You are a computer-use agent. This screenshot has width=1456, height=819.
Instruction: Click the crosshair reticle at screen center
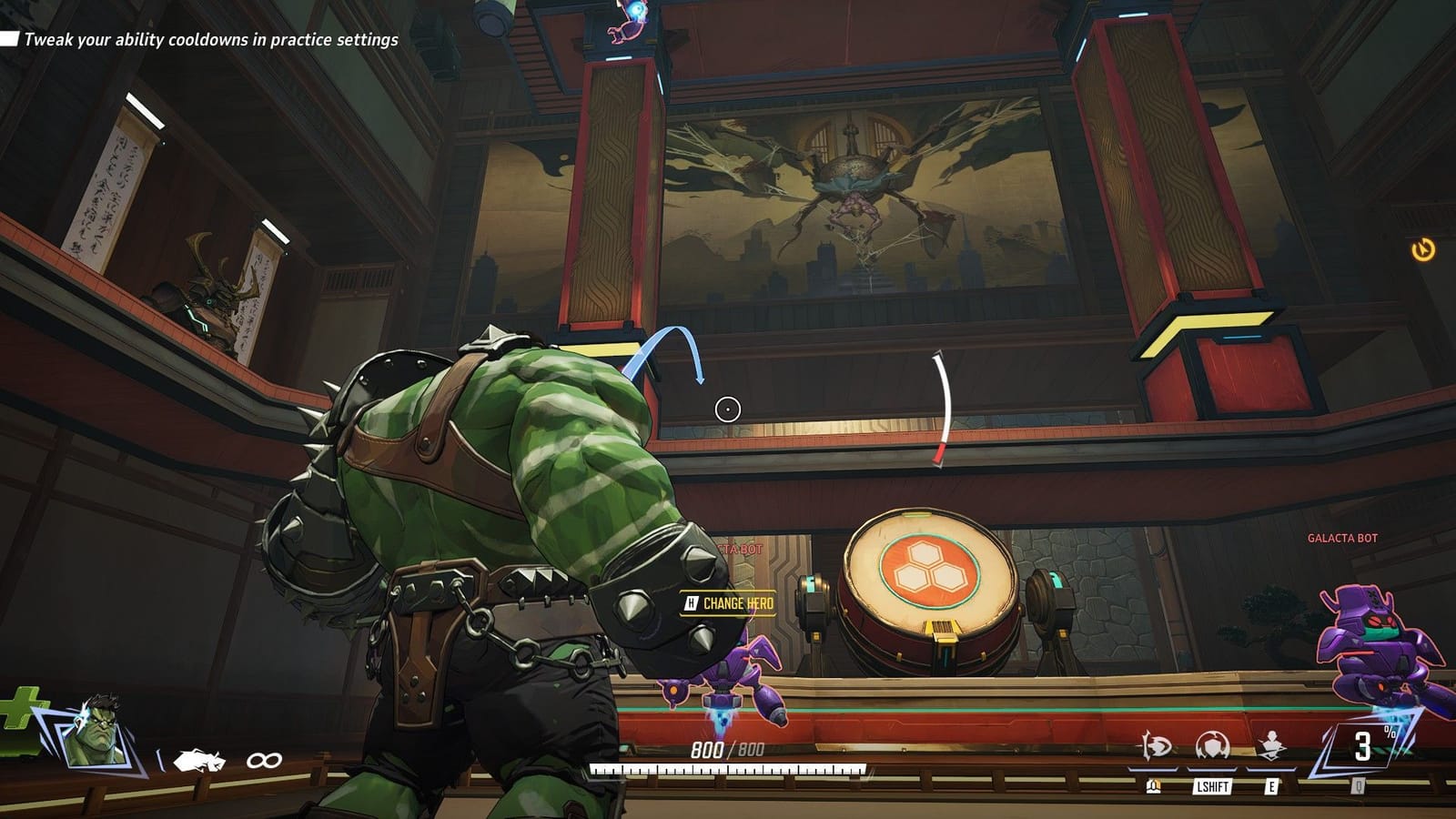click(728, 409)
